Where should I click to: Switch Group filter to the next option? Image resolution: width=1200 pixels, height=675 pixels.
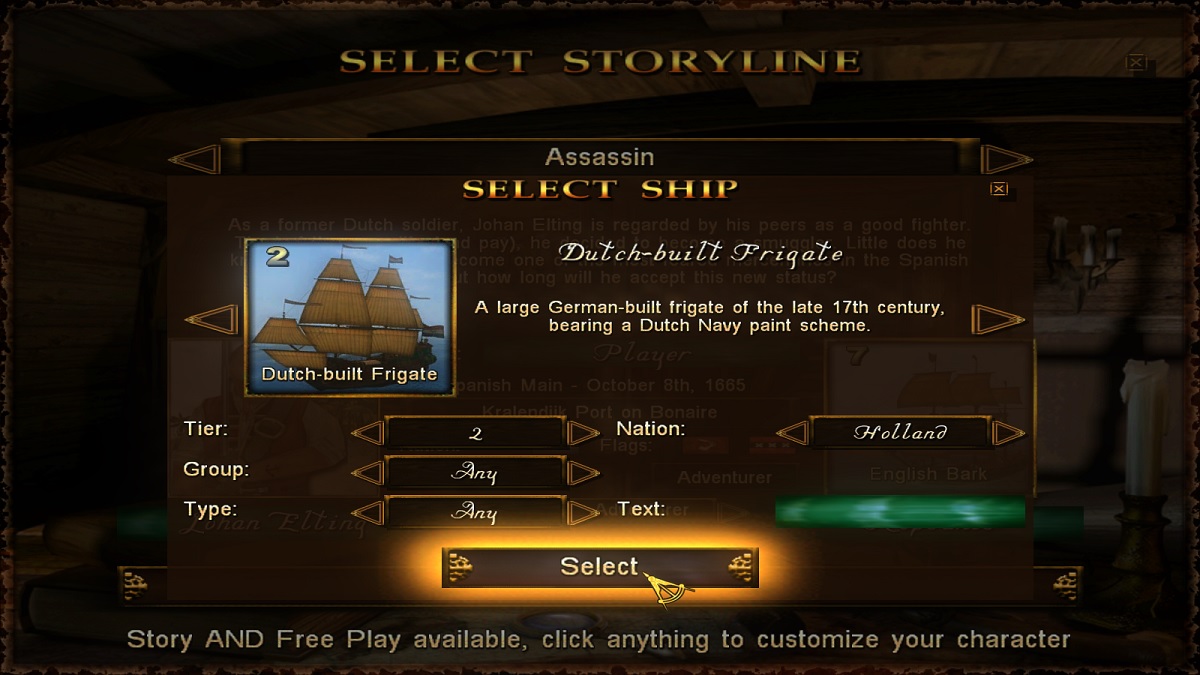(583, 473)
